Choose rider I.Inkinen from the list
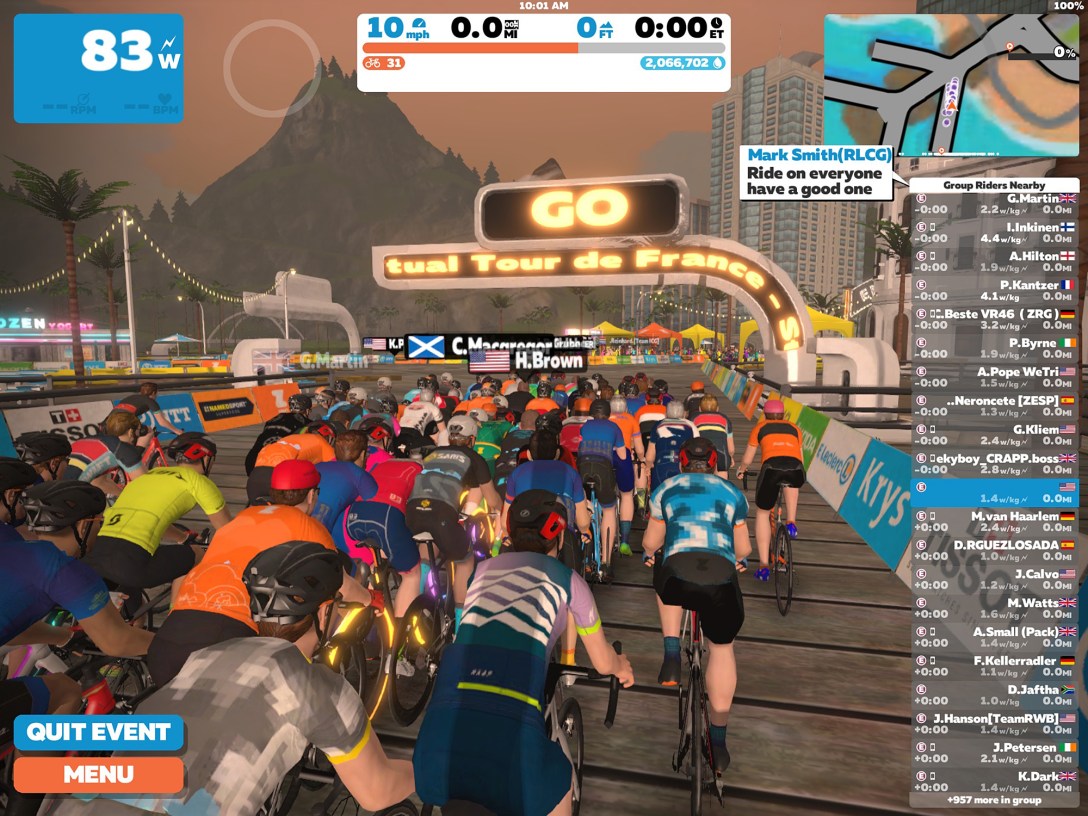1088x816 pixels. [994, 233]
